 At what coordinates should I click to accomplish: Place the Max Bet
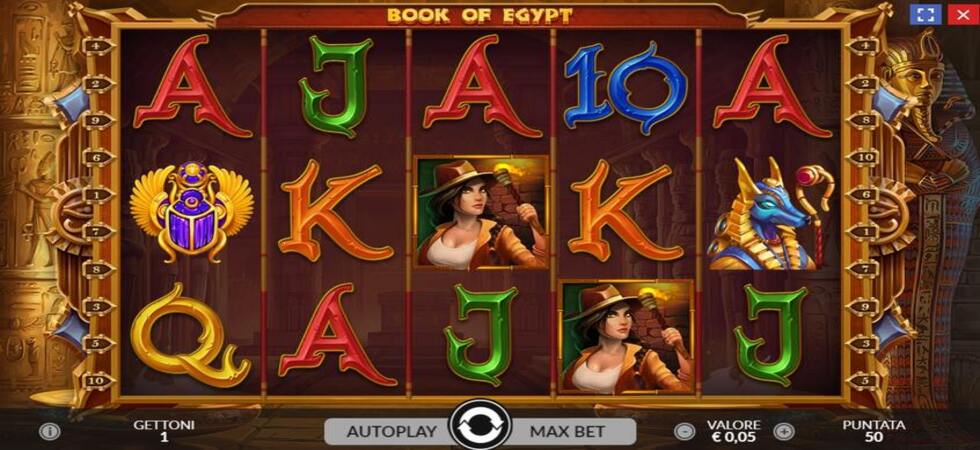(570, 432)
